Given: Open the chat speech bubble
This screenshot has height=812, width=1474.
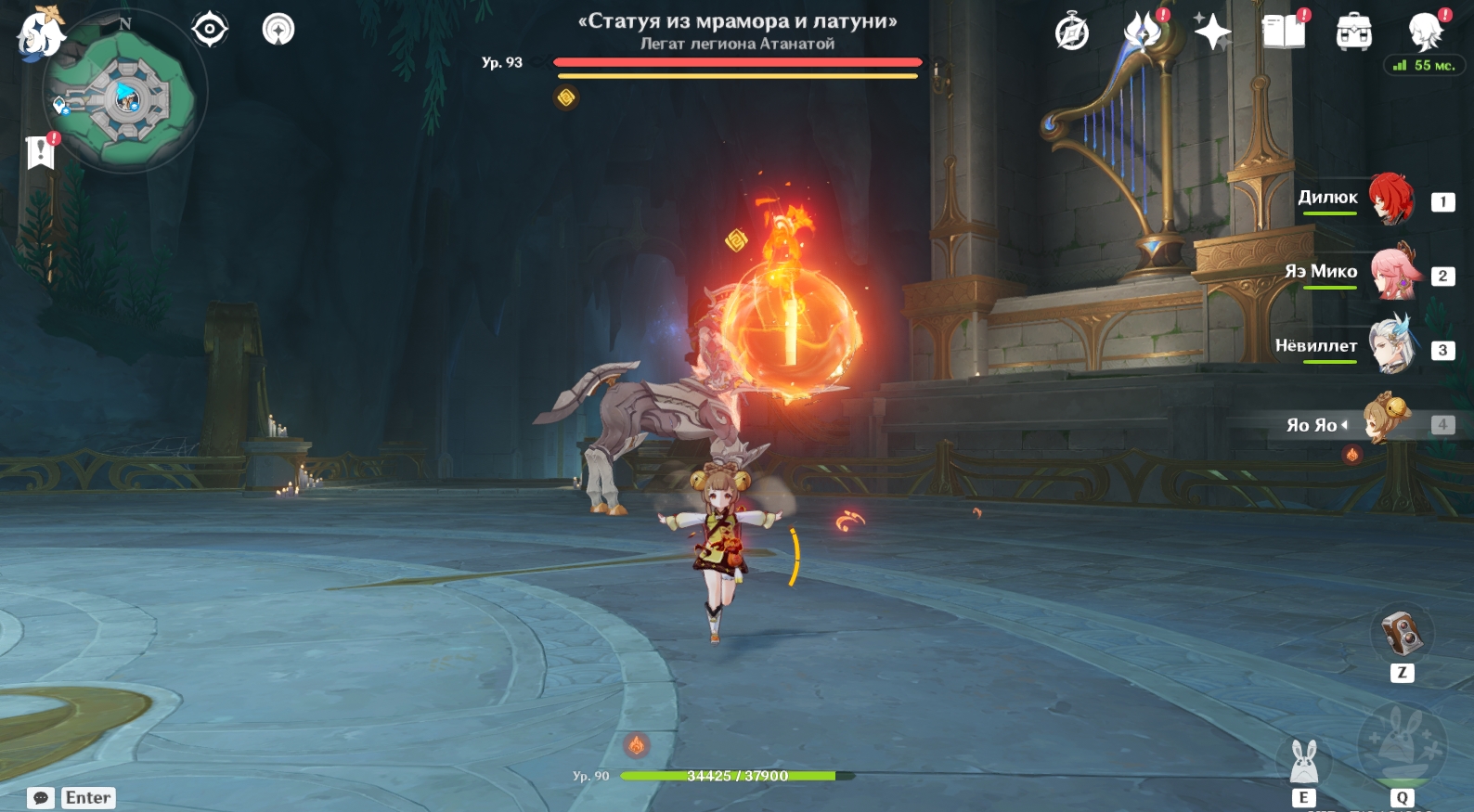Looking at the screenshot, I should click(x=41, y=798).
